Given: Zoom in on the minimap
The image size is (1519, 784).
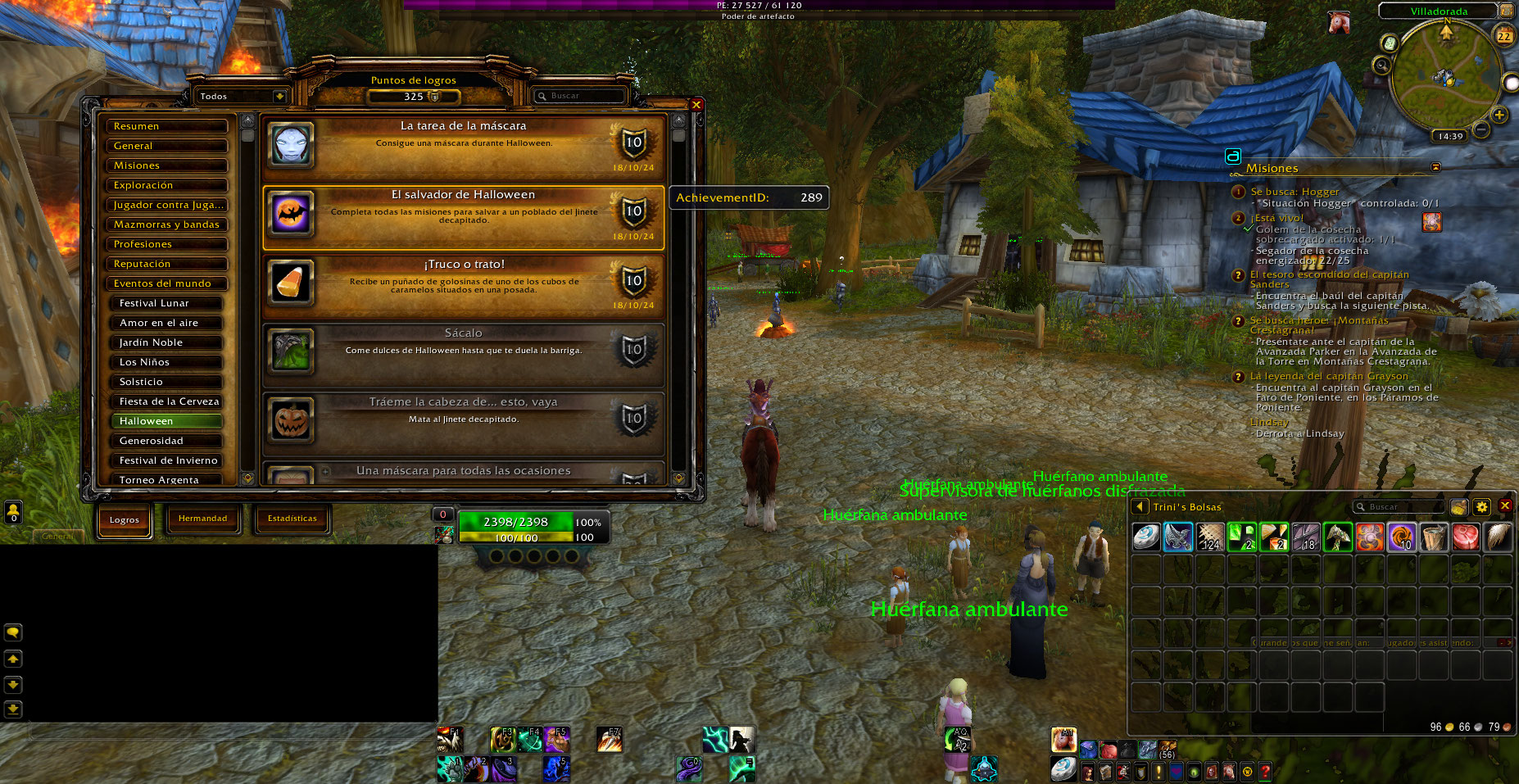Looking at the screenshot, I should click(1499, 115).
